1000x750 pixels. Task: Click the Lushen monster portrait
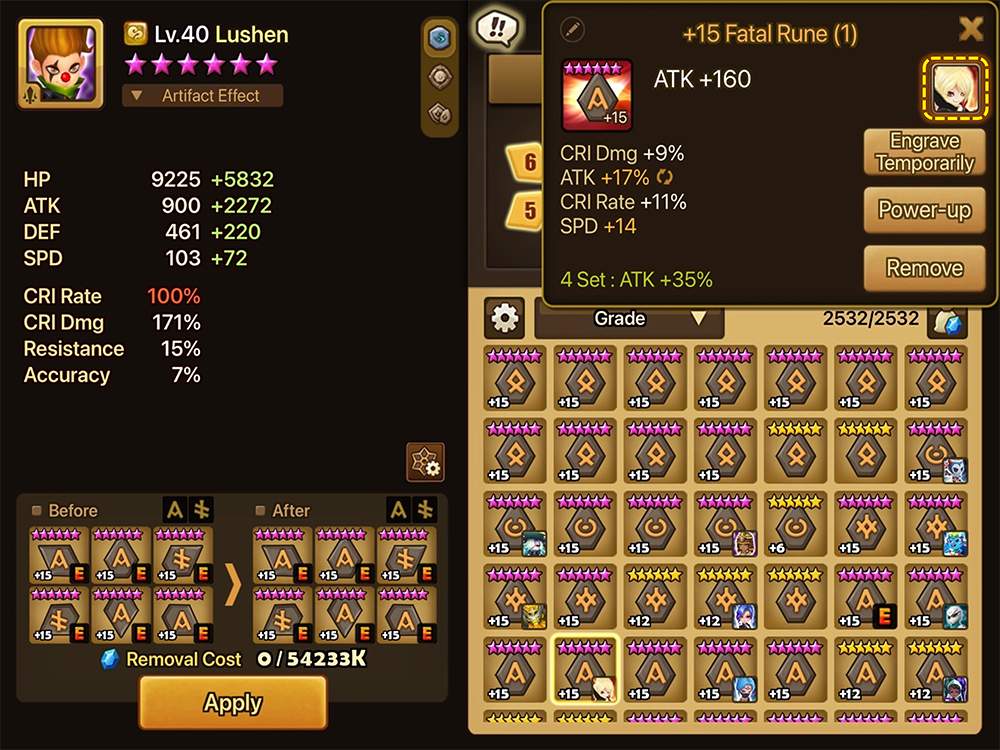tap(60, 64)
